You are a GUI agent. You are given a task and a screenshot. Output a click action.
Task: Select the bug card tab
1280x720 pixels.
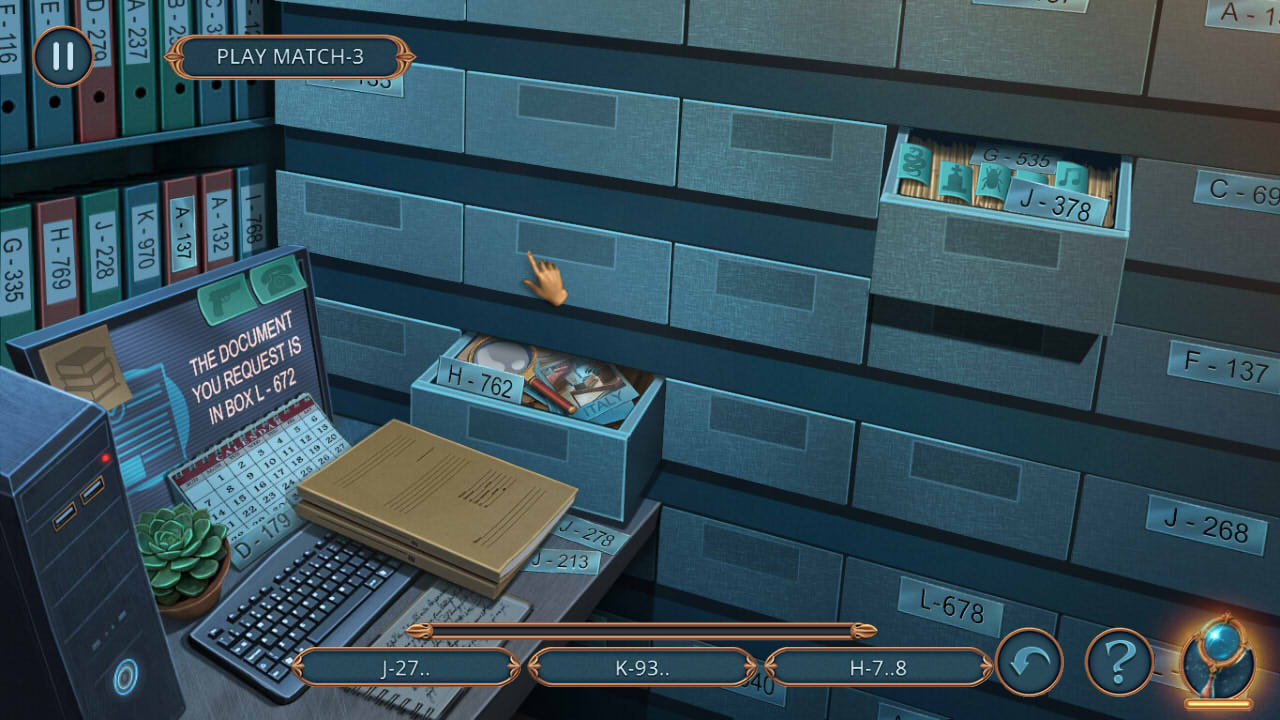coord(990,180)
